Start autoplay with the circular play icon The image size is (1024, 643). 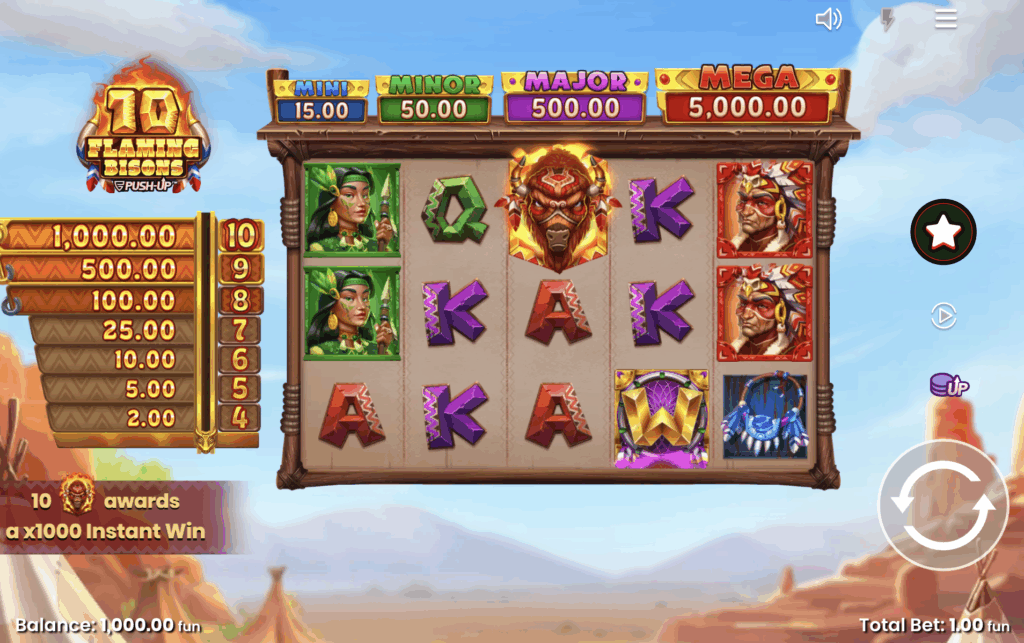(943, 317)
